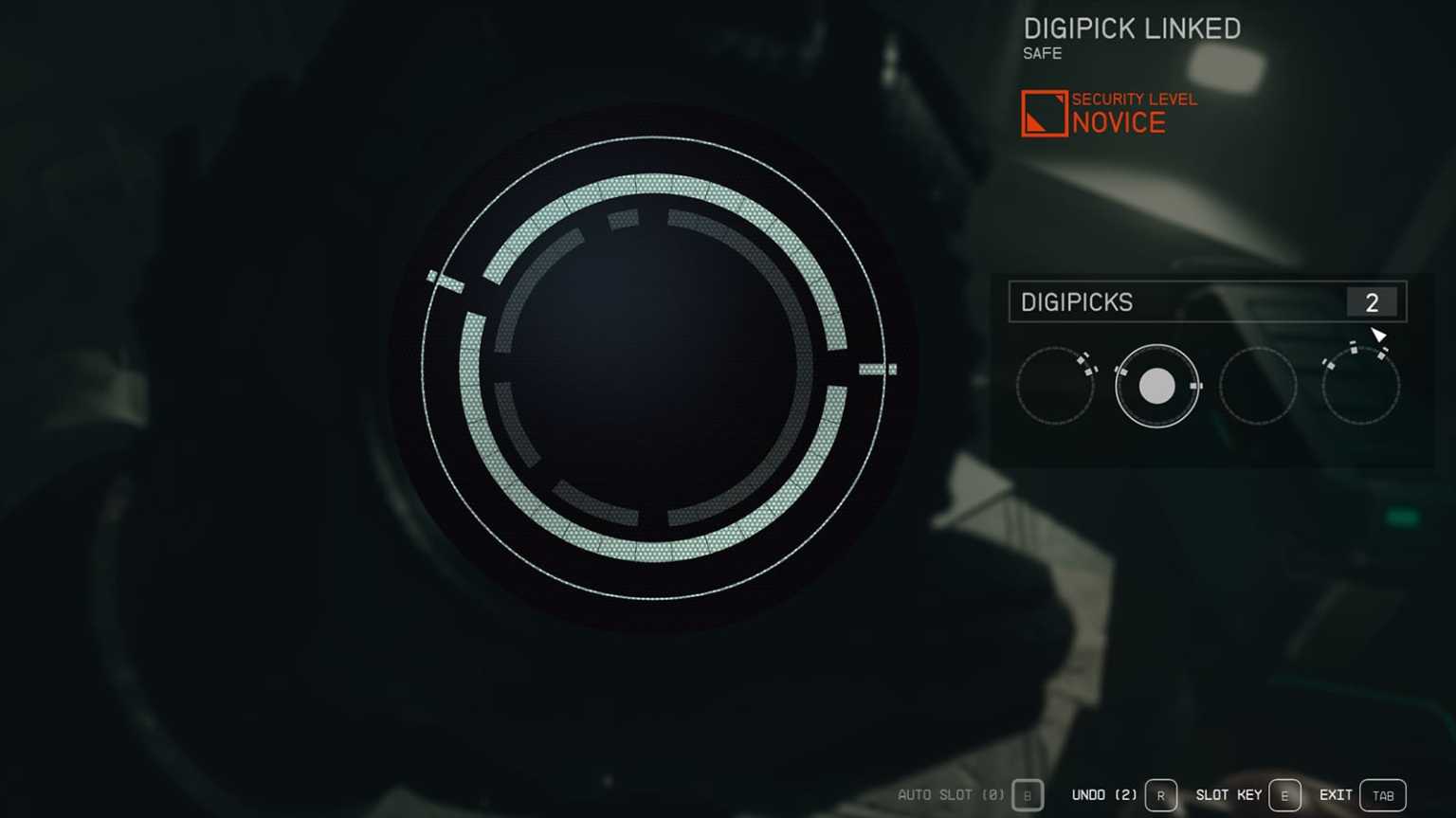Click the DIGIPICK LINKED title
Viewport: 1456px width, 818px height.
1132,28
